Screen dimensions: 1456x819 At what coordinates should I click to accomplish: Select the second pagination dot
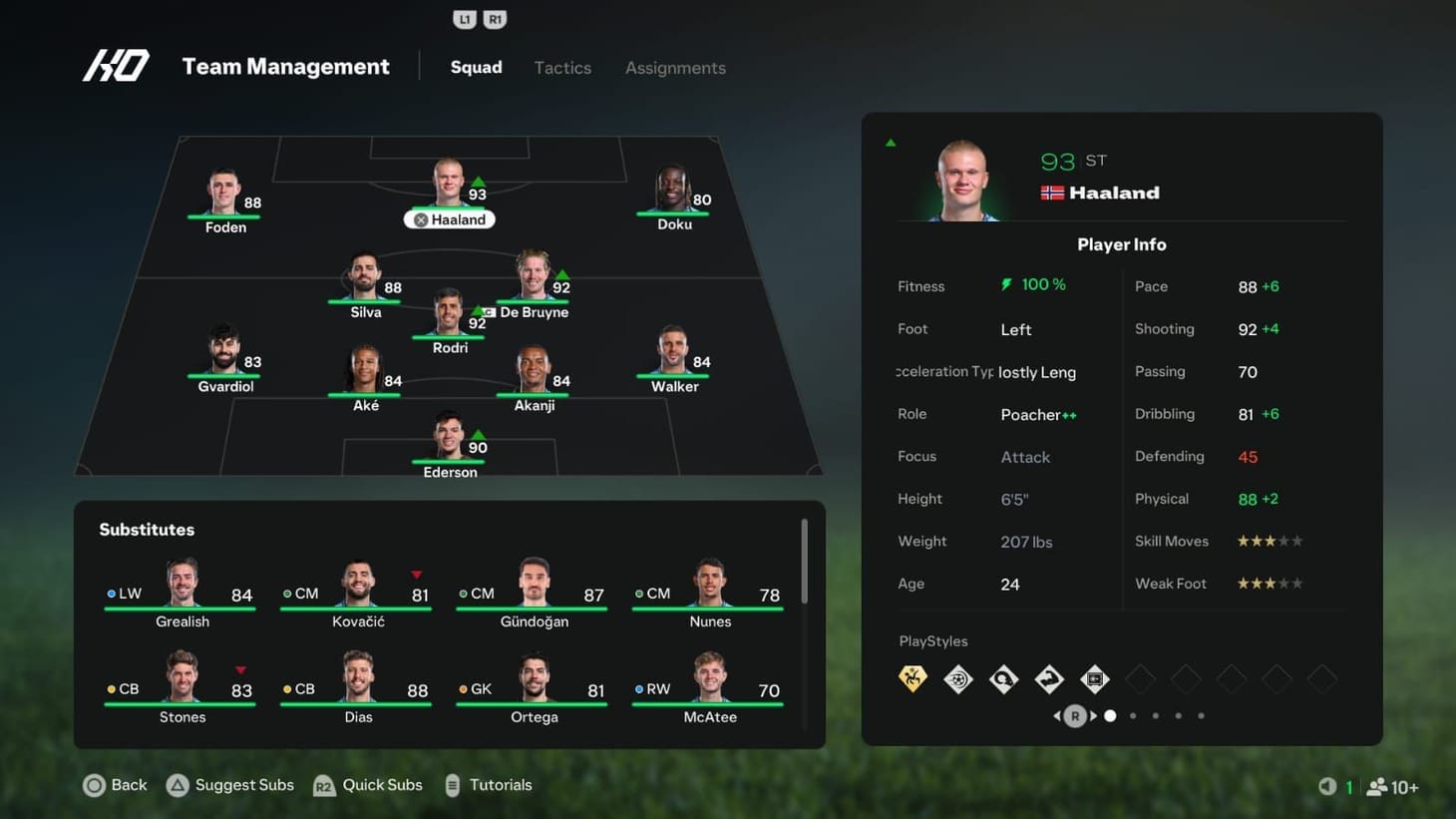click(x=1133, y=715)
